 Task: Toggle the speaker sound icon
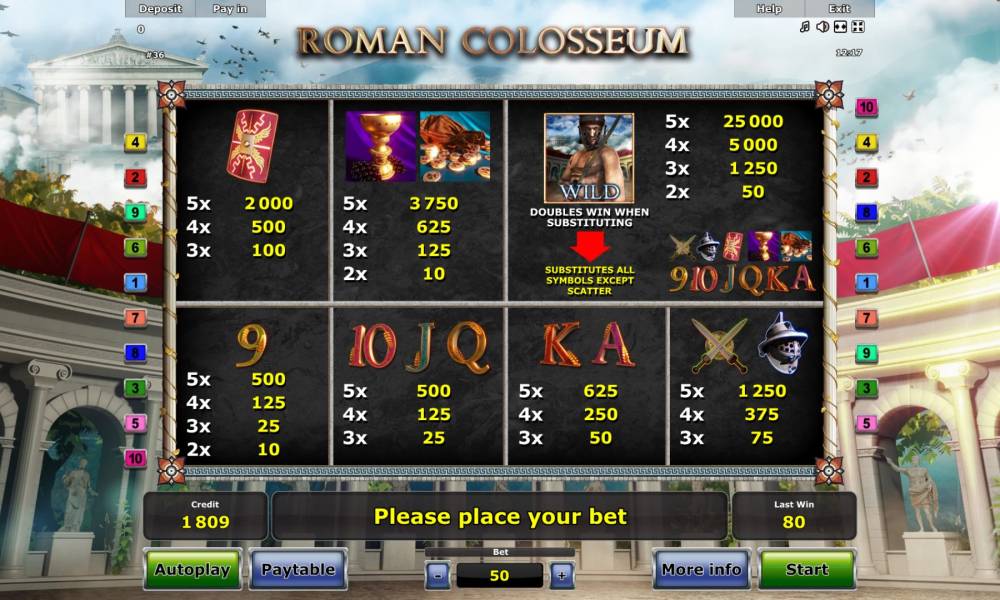pyautogui.click(x=822, y=27)
